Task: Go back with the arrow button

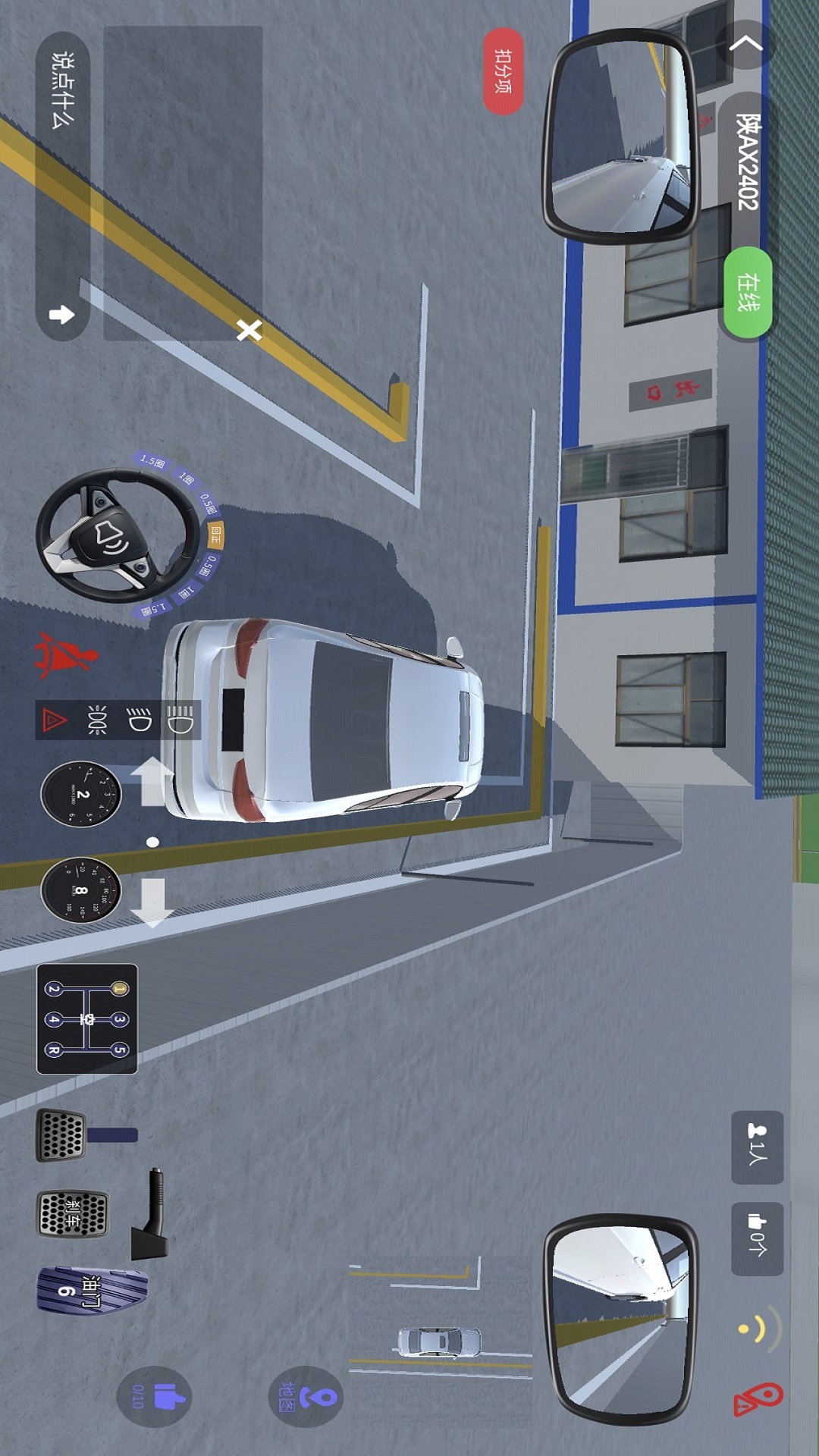Action: (746, 44)
